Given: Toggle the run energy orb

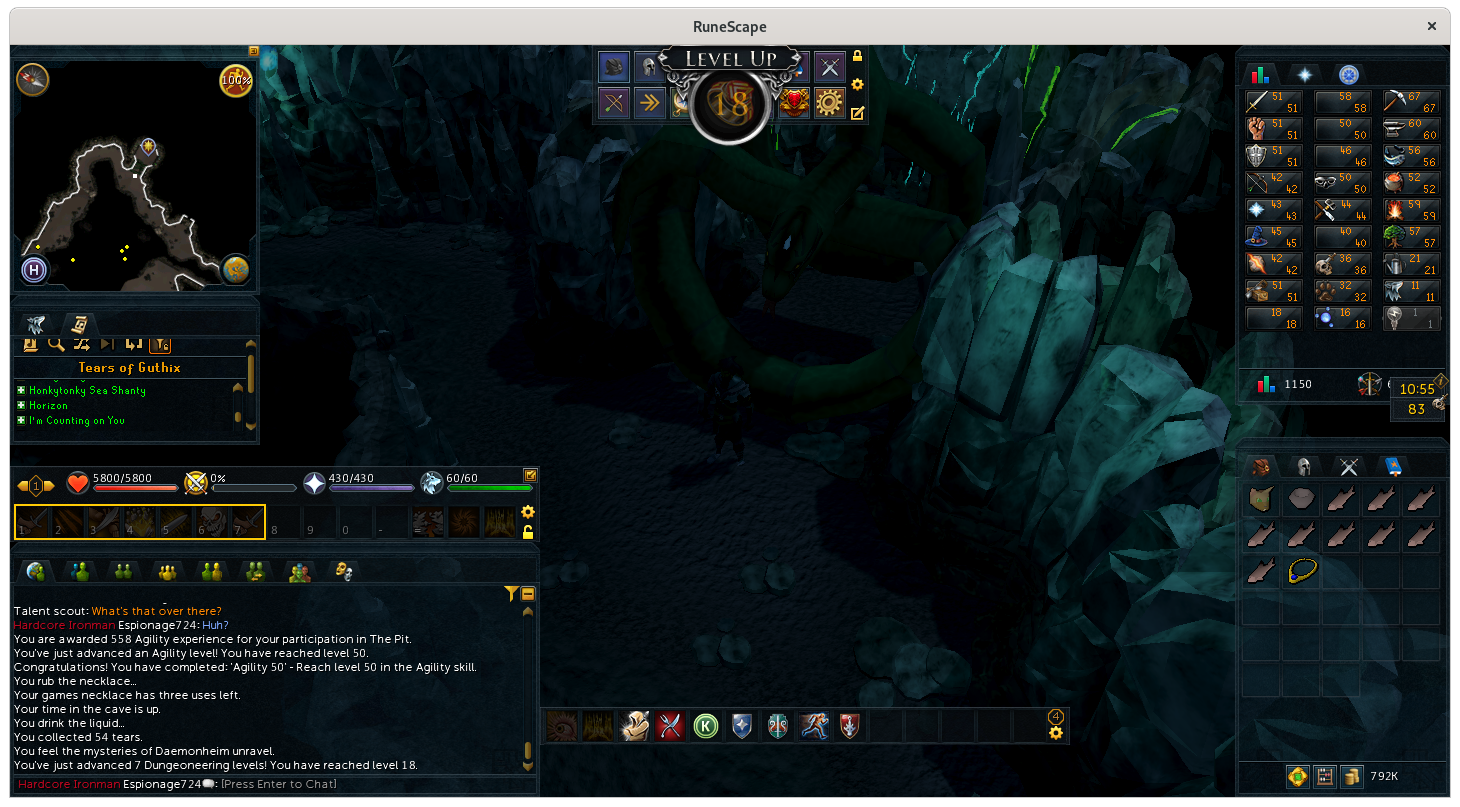Looking at the screenshot, I should (235, 80).
